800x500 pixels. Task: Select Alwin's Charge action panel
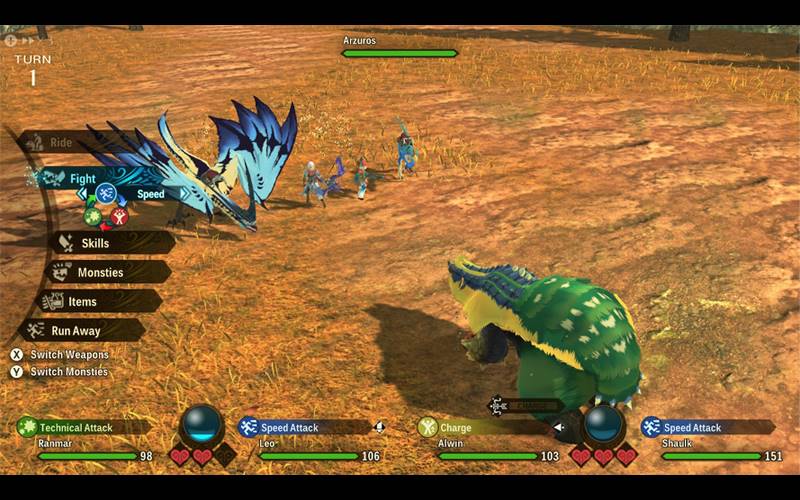[x=480, y=427]
